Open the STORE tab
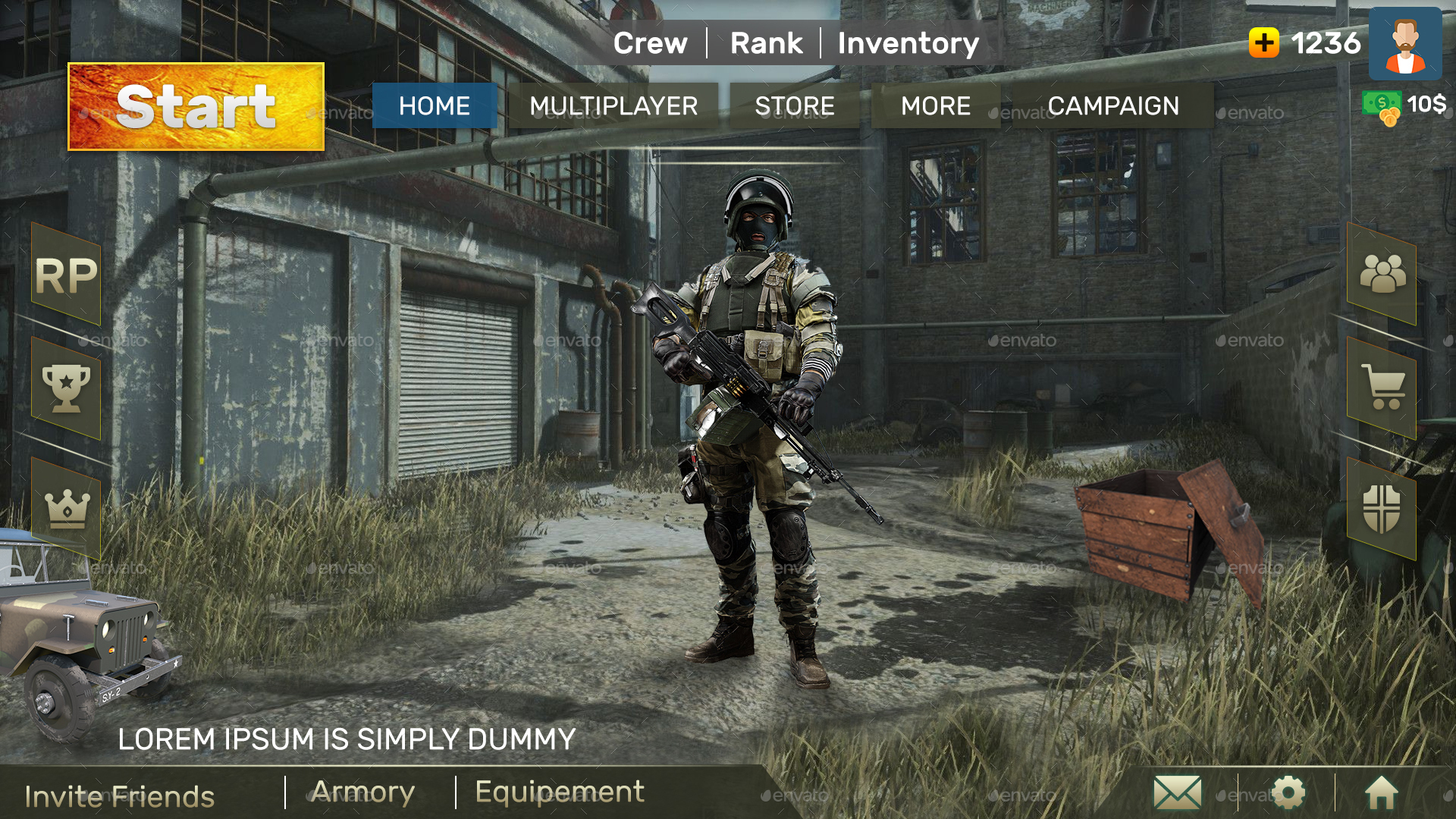The width and height of the screenshot is (1456, 819). pos(794,106)
